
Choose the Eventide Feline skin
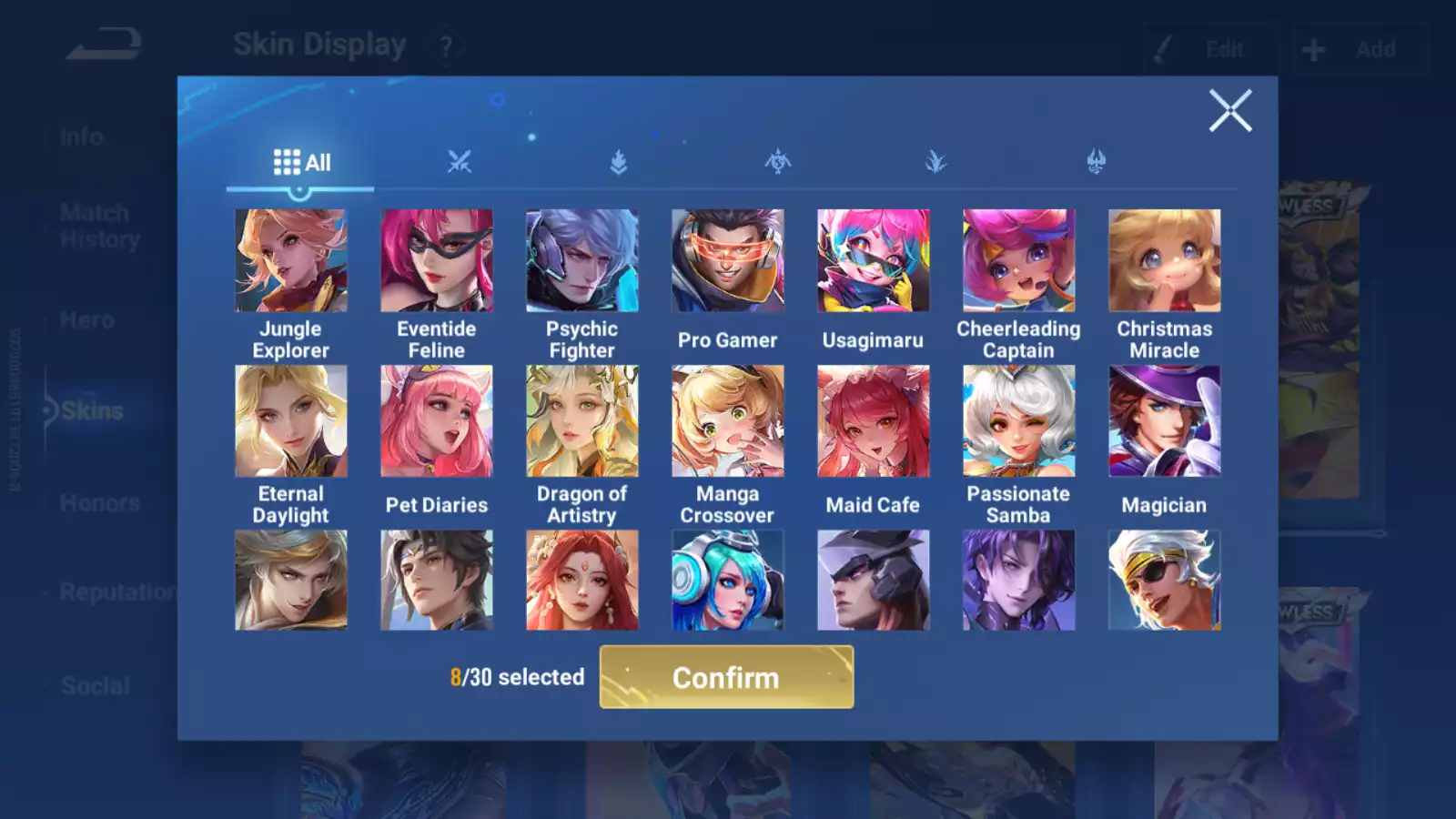click(437, 261)
